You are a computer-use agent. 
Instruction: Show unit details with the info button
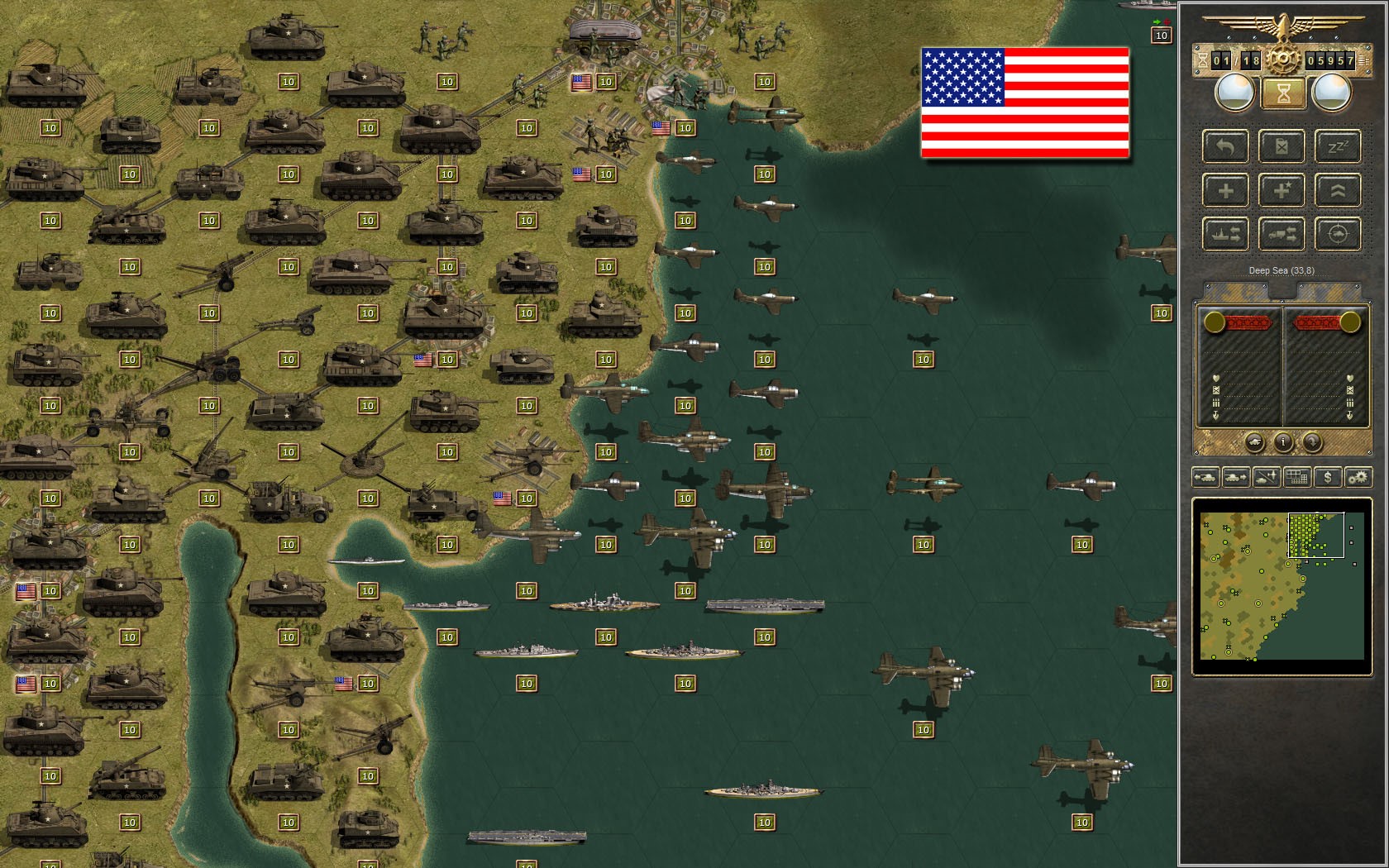(x=1282, y=442)
